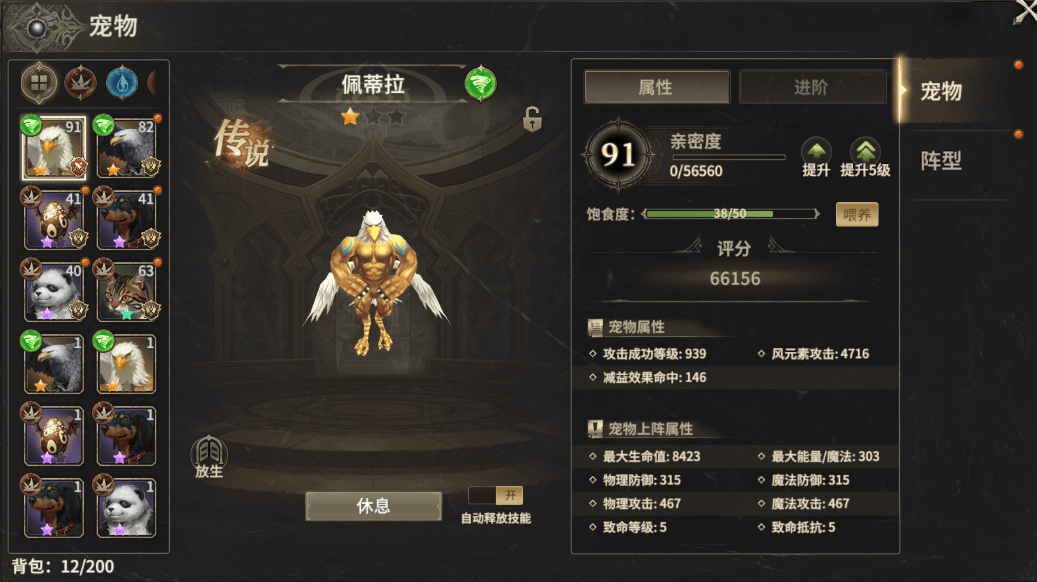Image resolution: width=1037 pixels, height=582 pixels.
Task: Open the 进阶 advancement tab
Action: tap(811, 87)
